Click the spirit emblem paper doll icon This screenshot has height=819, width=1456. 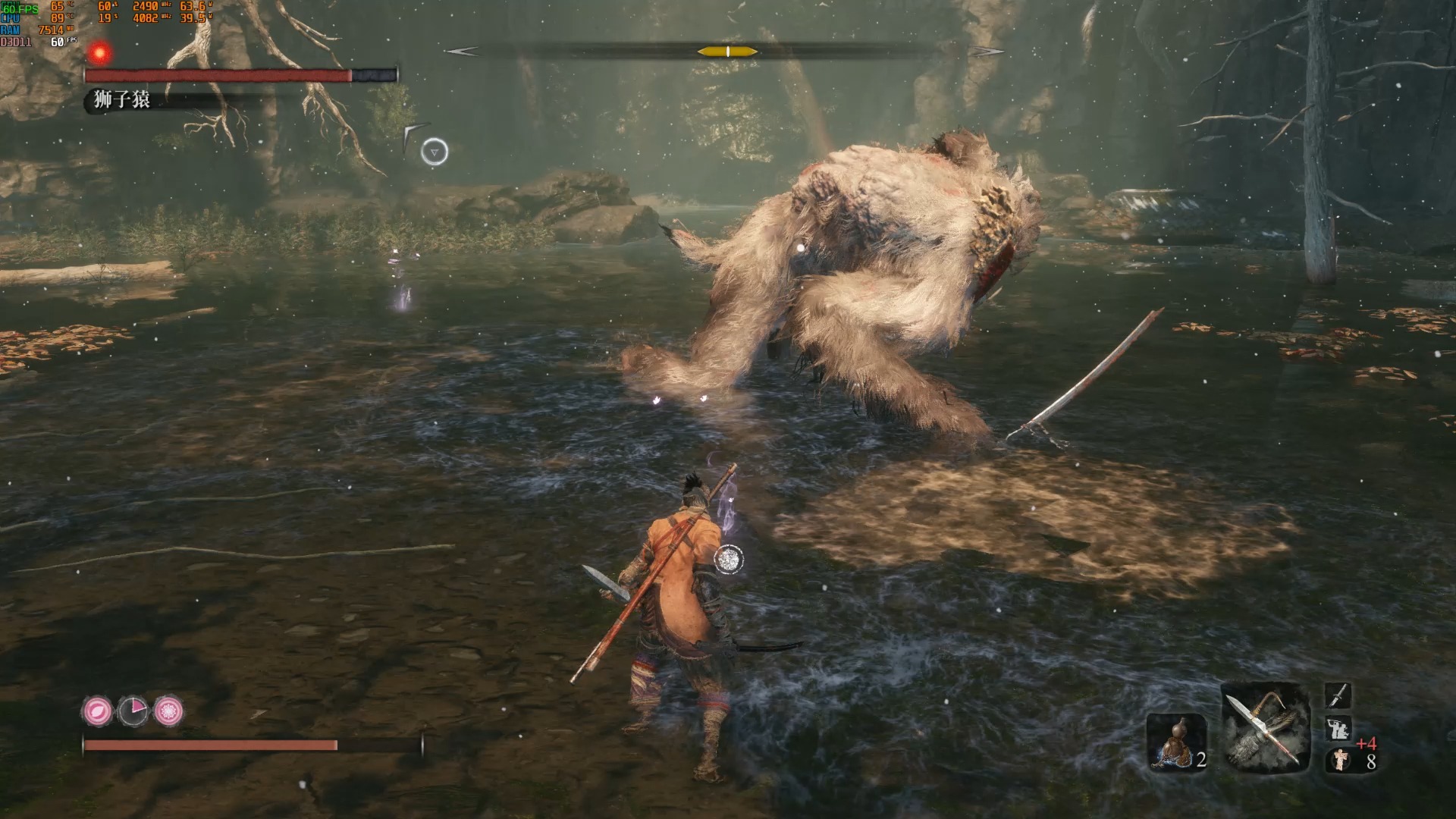[x=1341, y=760]
